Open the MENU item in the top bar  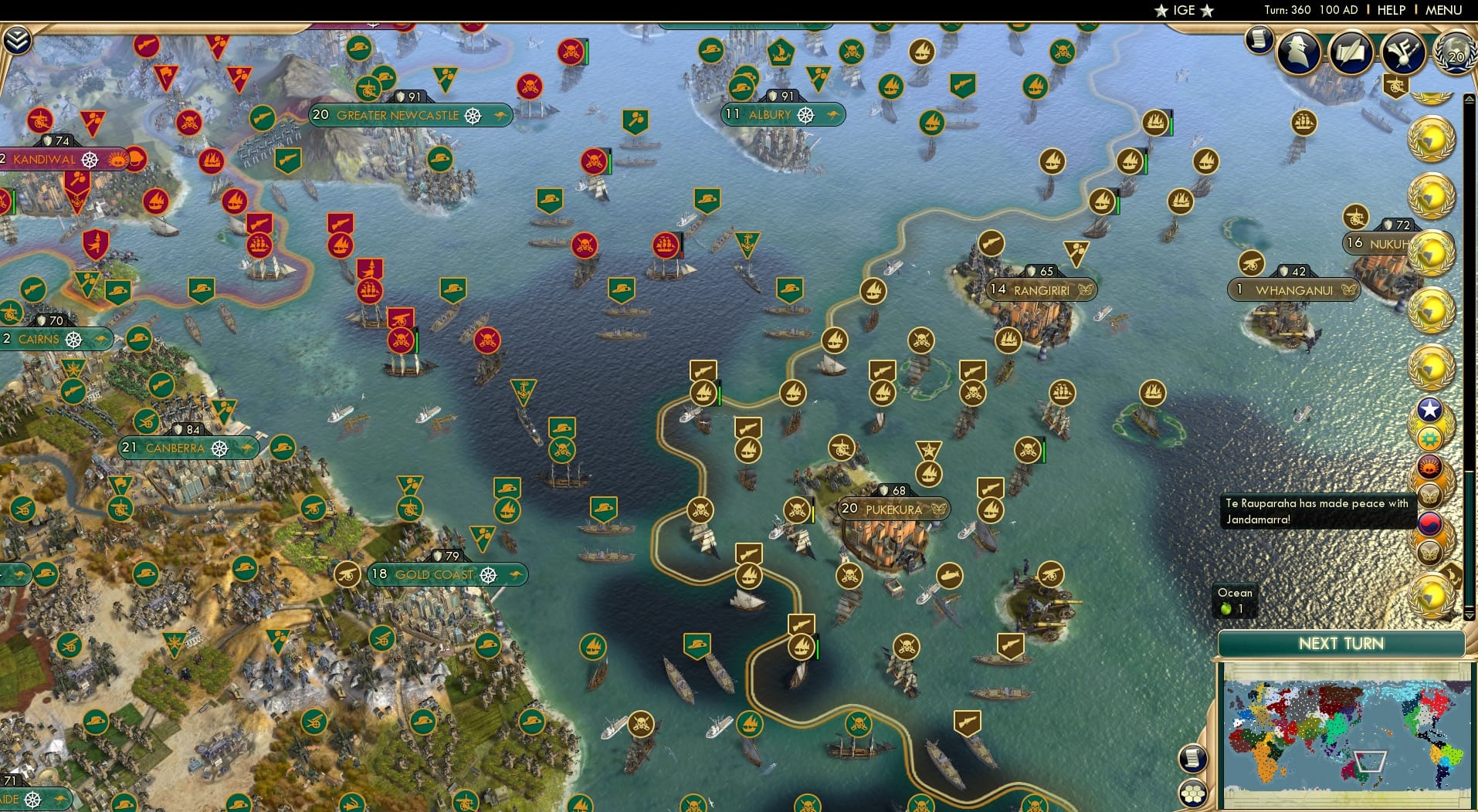coord(1444,10)
